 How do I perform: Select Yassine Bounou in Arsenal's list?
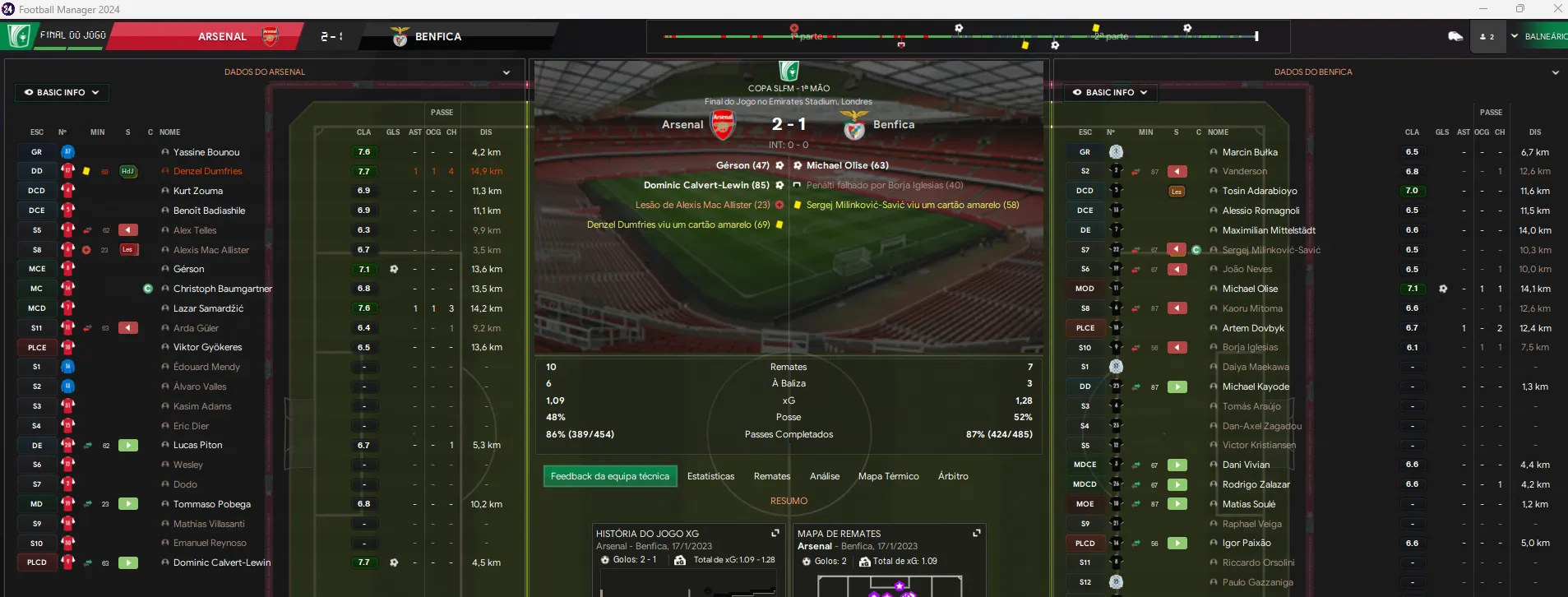pos(206,152)
